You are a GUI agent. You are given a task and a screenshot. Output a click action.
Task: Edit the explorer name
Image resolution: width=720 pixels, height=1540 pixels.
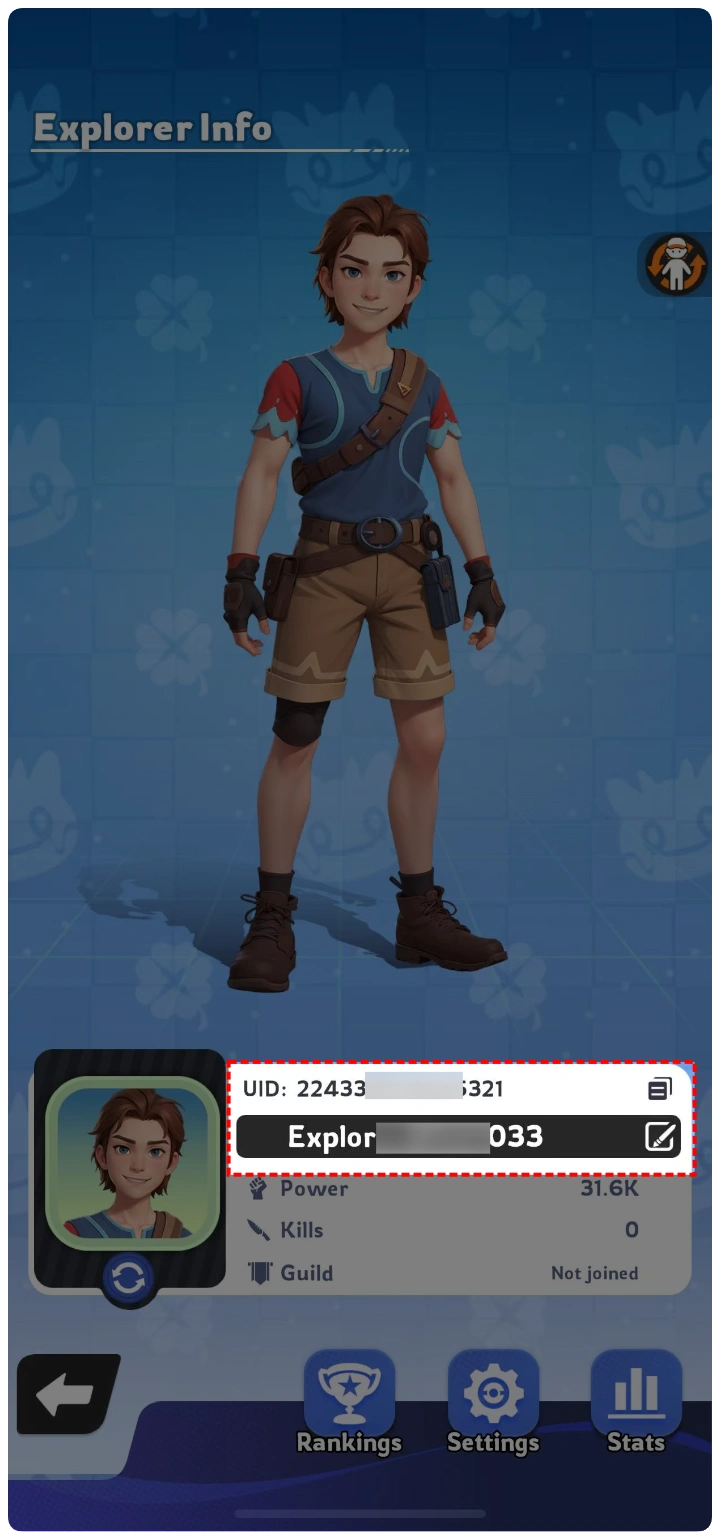point(660,1137)
